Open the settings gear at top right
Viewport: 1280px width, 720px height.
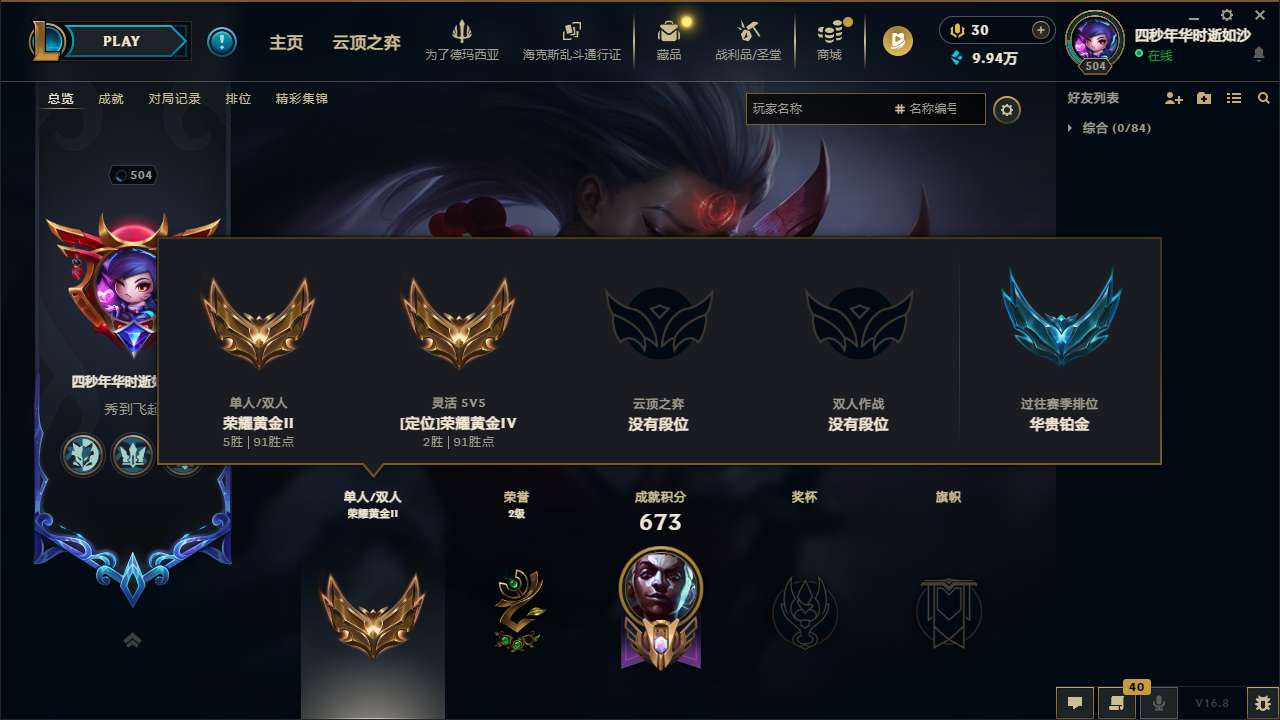pos(1226,16)
